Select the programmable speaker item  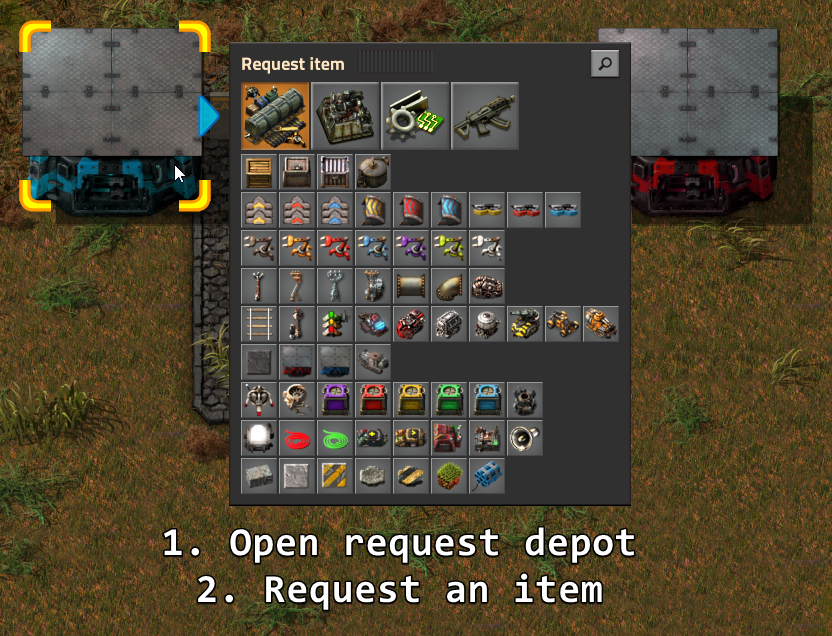coord(525,438)
